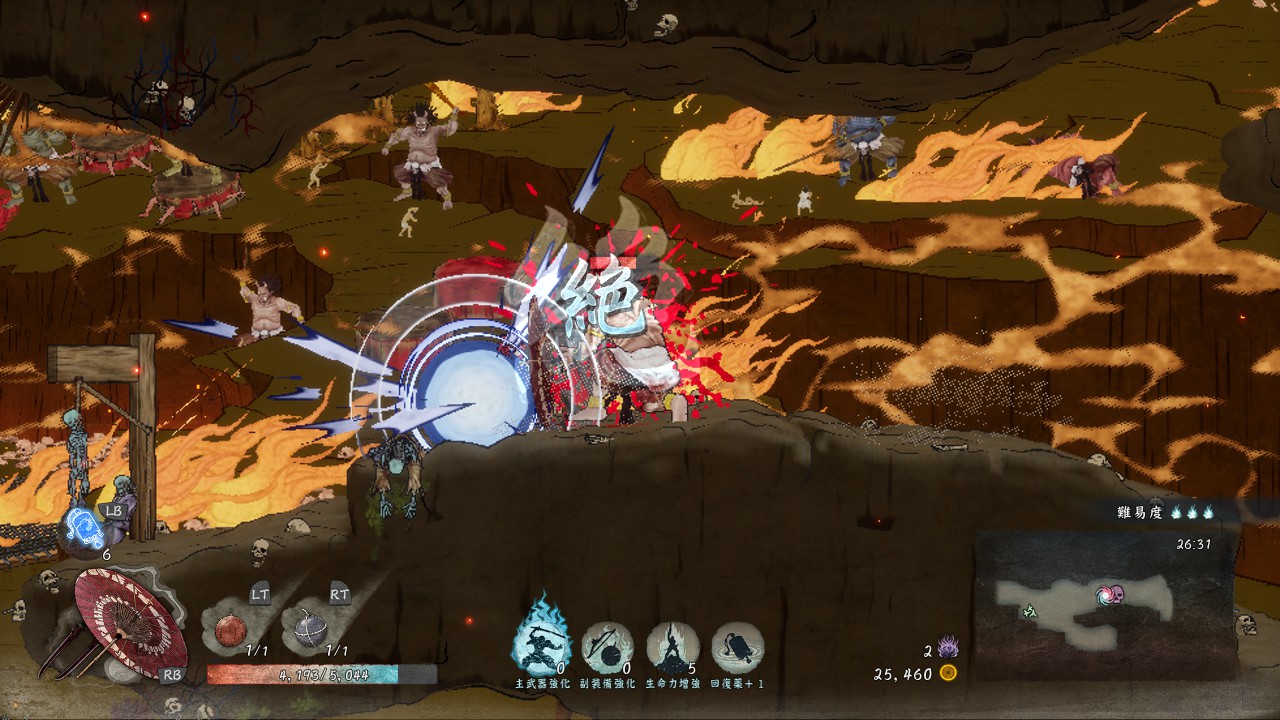Screen dimensions: 1280x720
Task: Pick the 生命力増強 upgrade icon
Action: point(672,646)
